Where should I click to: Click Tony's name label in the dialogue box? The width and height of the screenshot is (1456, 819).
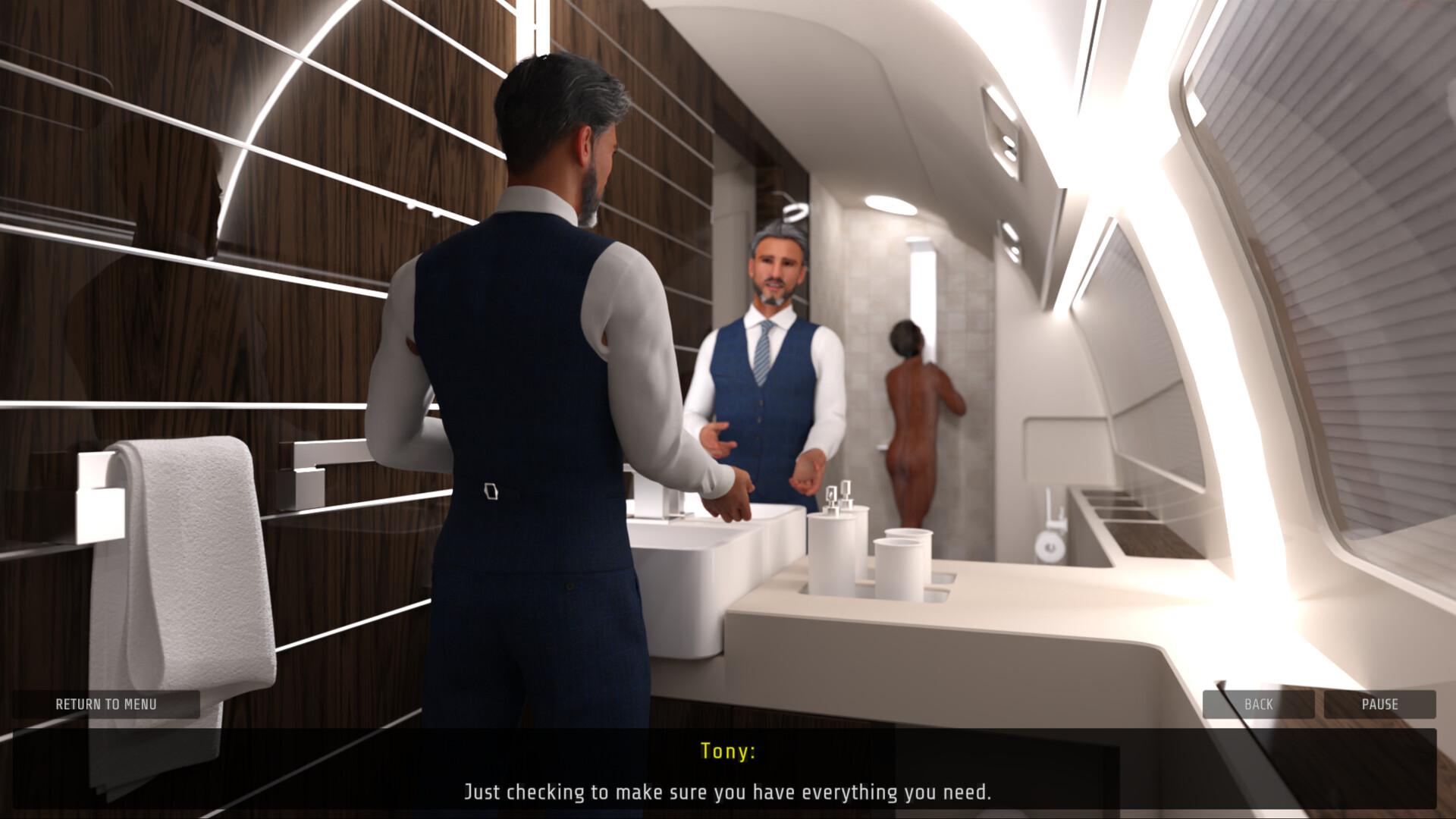pos(727,753)
